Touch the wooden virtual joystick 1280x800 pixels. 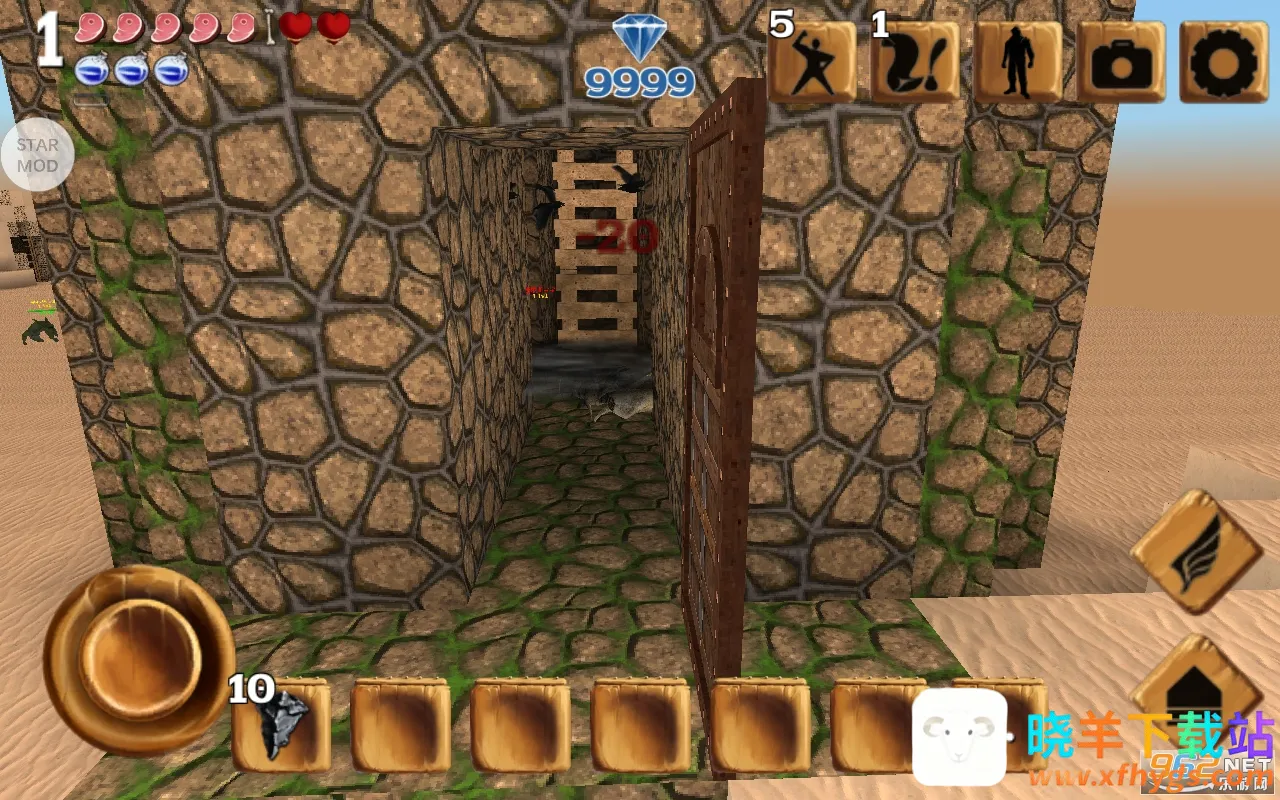click(138, 657)
